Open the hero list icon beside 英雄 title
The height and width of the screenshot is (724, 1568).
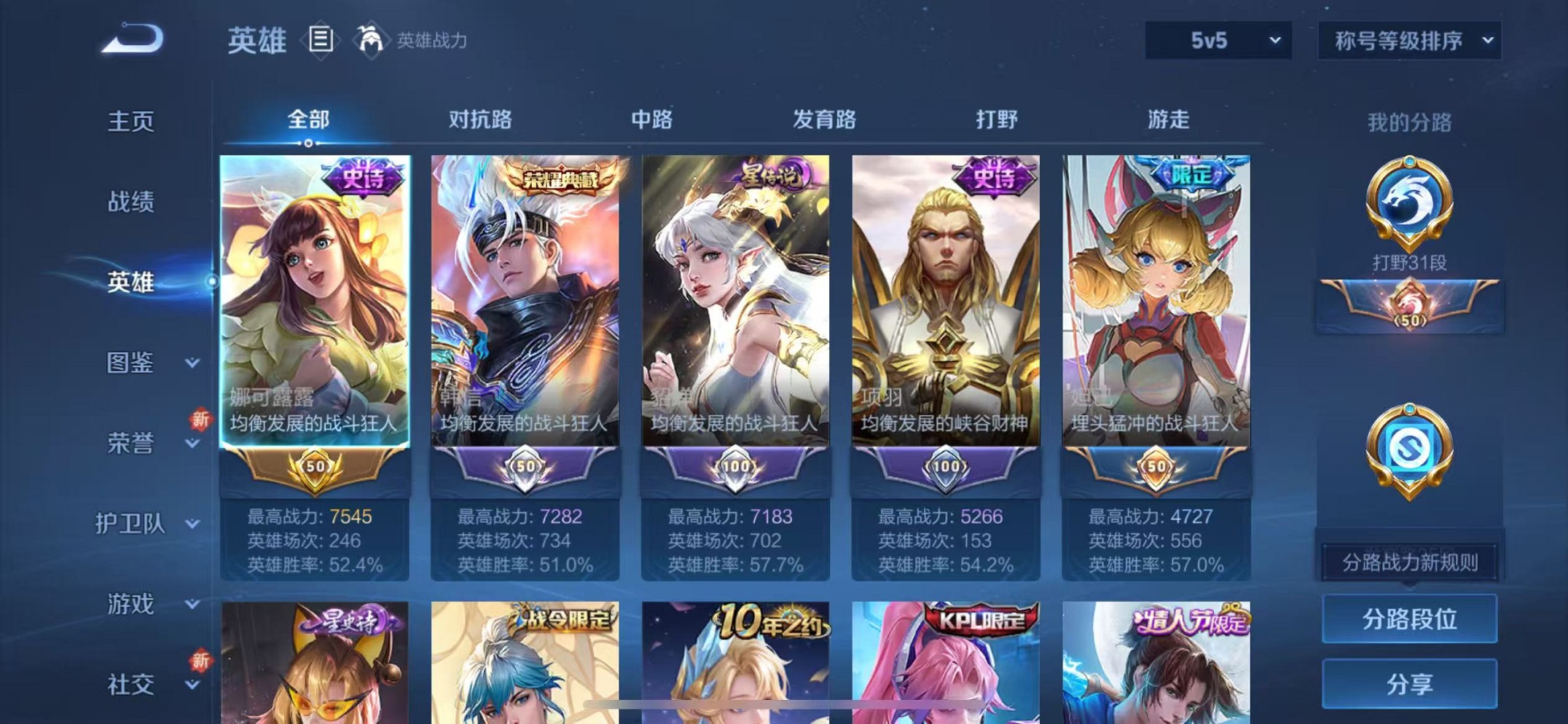321,40
